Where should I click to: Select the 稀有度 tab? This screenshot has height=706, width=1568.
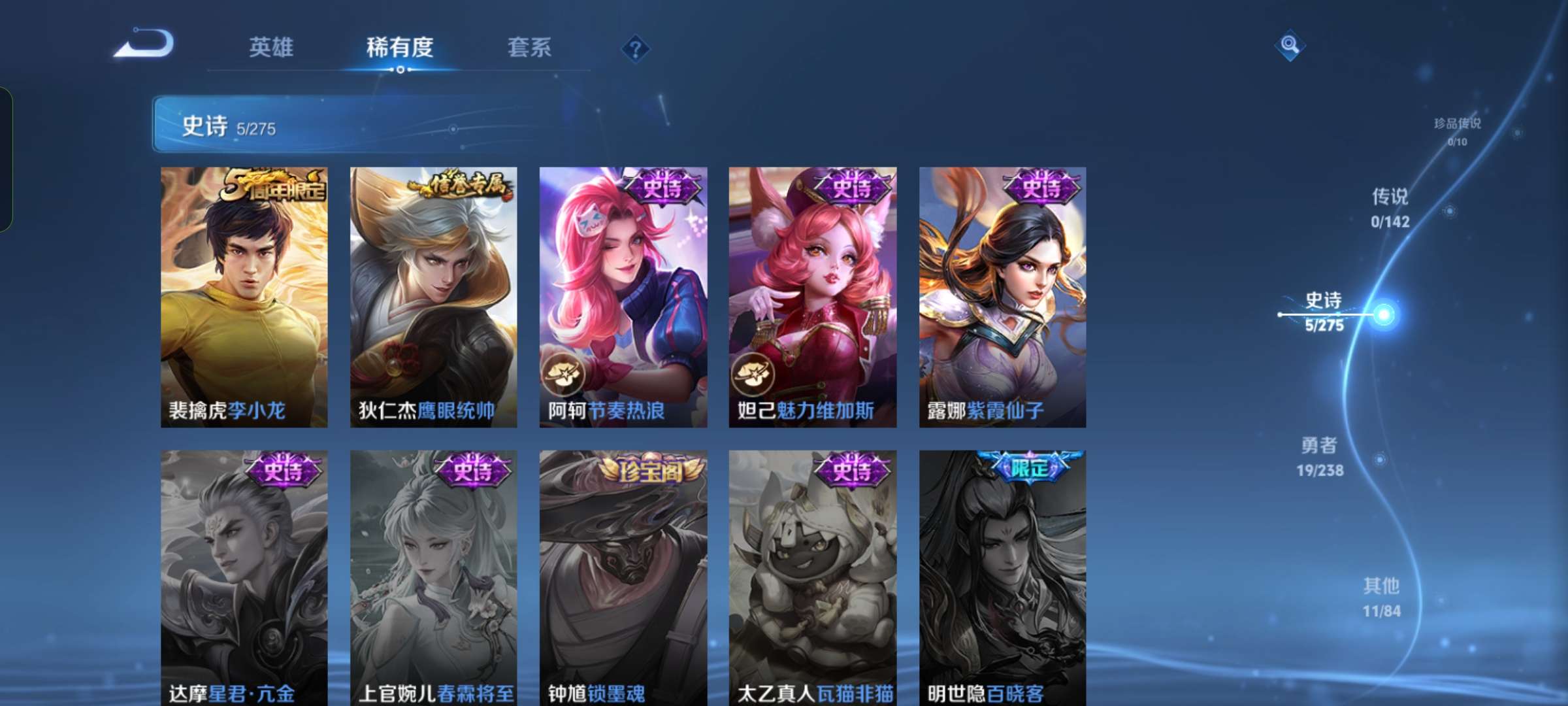pos(400,47)
